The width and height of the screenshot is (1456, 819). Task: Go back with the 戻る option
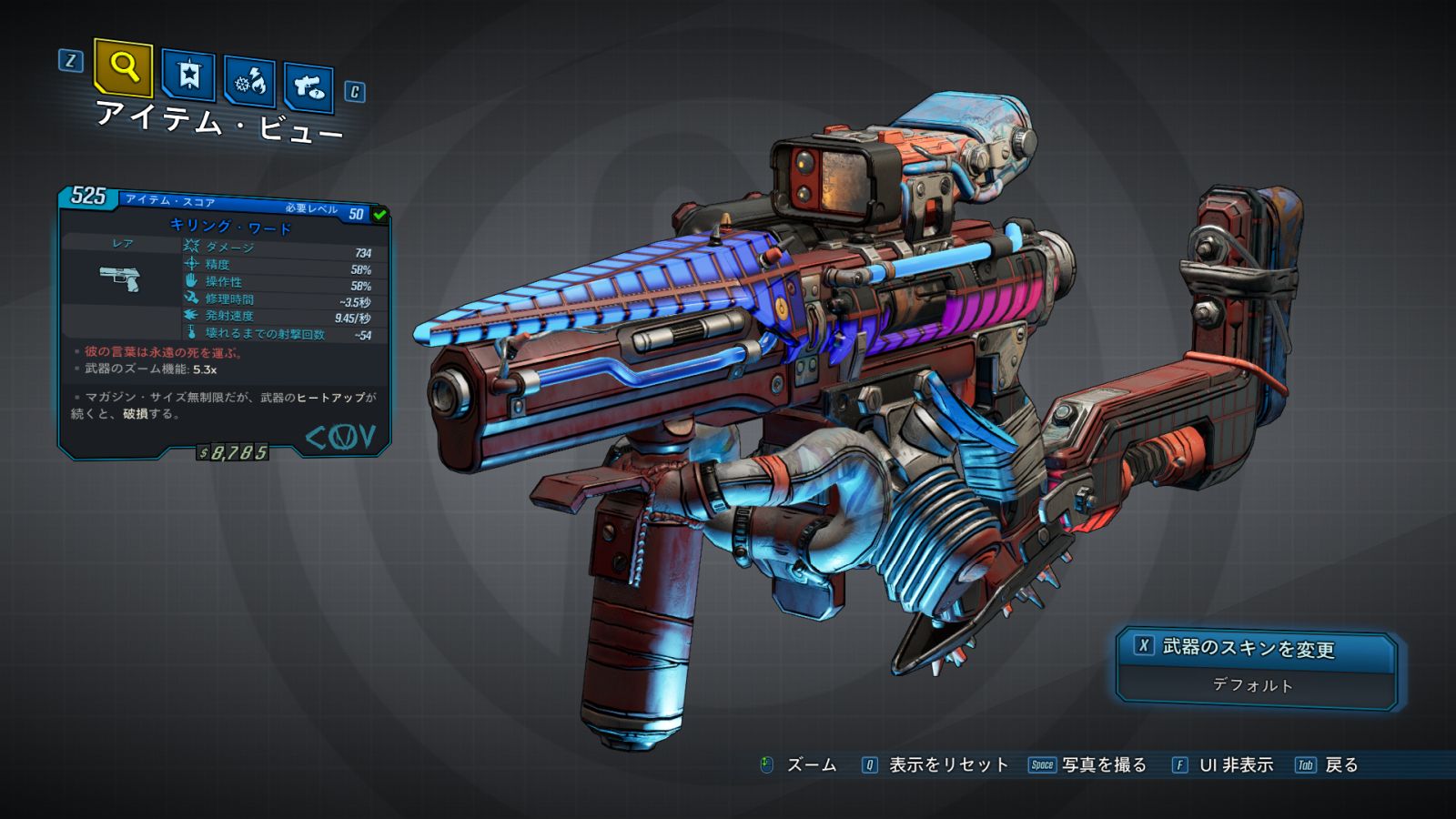(1340, 765)
